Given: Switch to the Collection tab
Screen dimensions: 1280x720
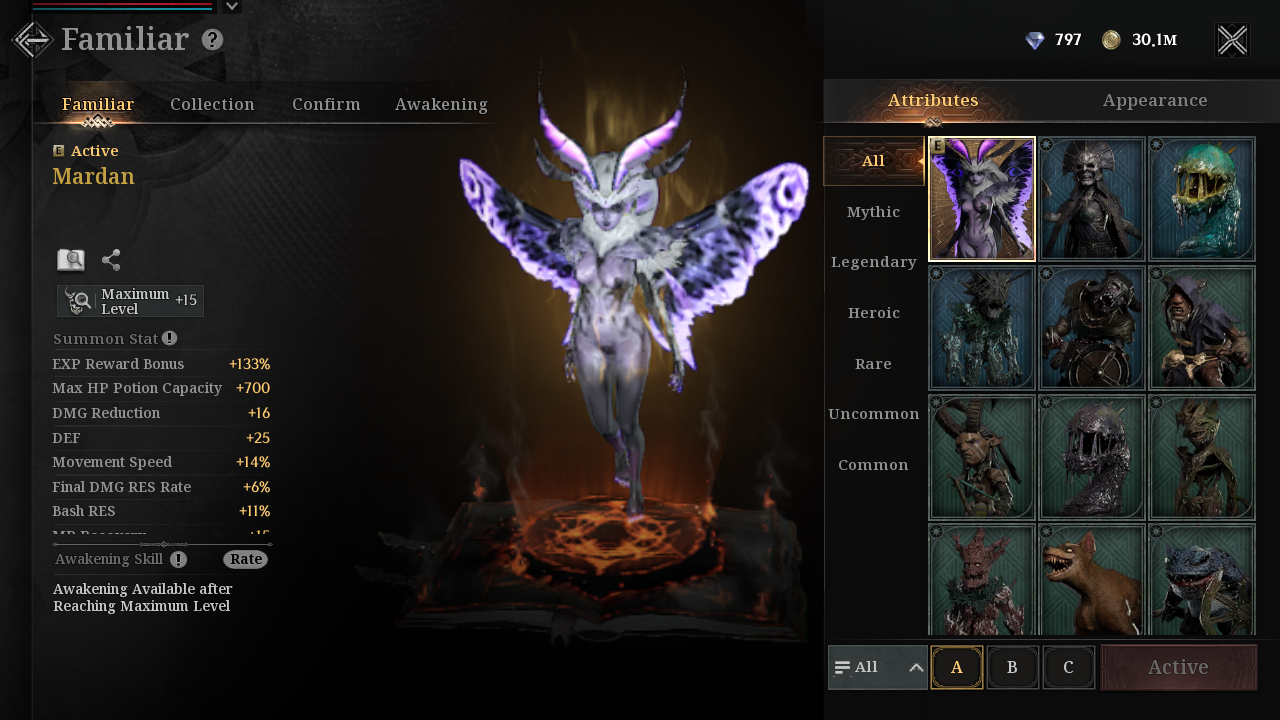Looking at the screenshot, I should [212, 104].
